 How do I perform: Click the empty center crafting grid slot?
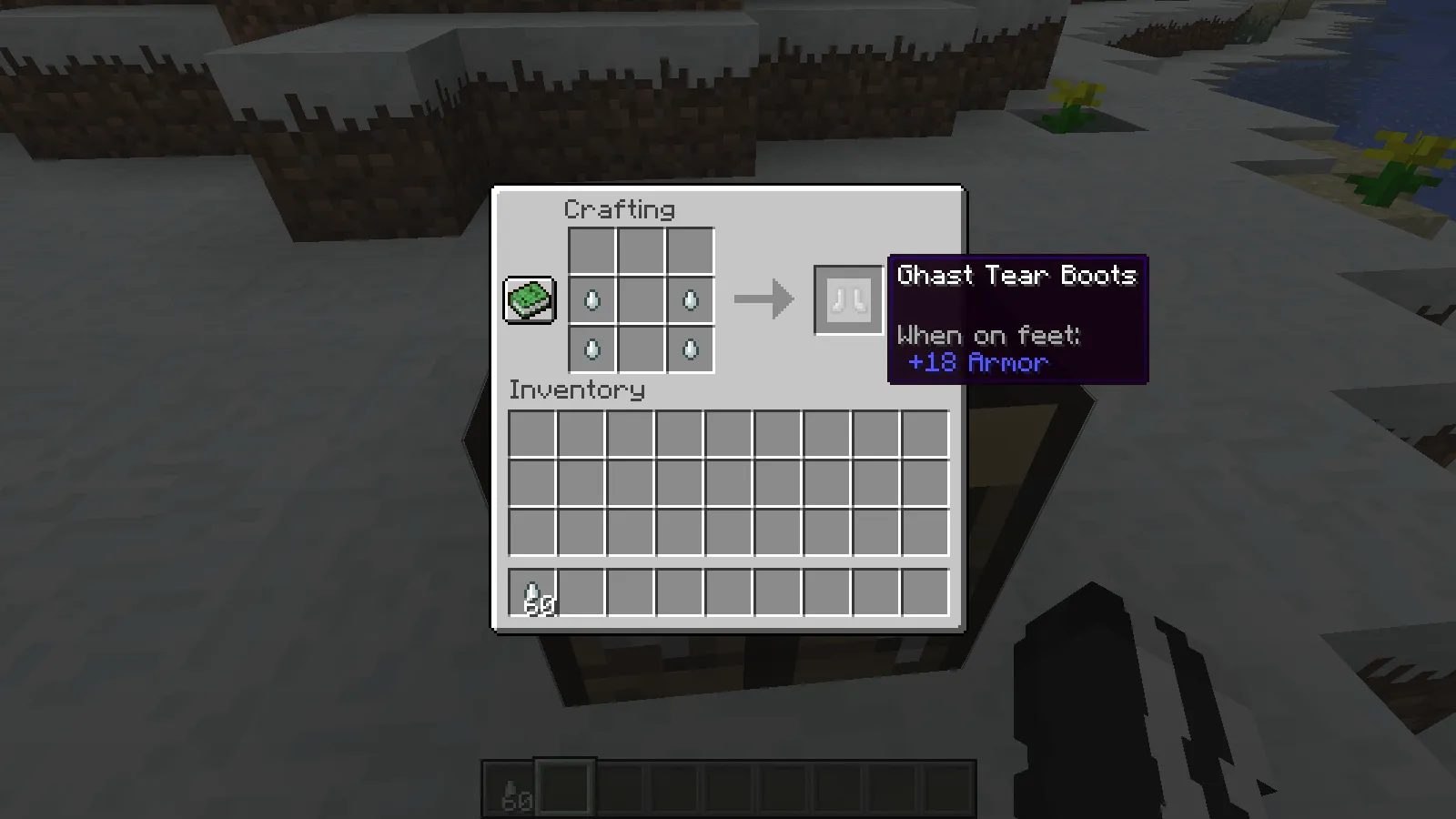[x=642, y=299]
